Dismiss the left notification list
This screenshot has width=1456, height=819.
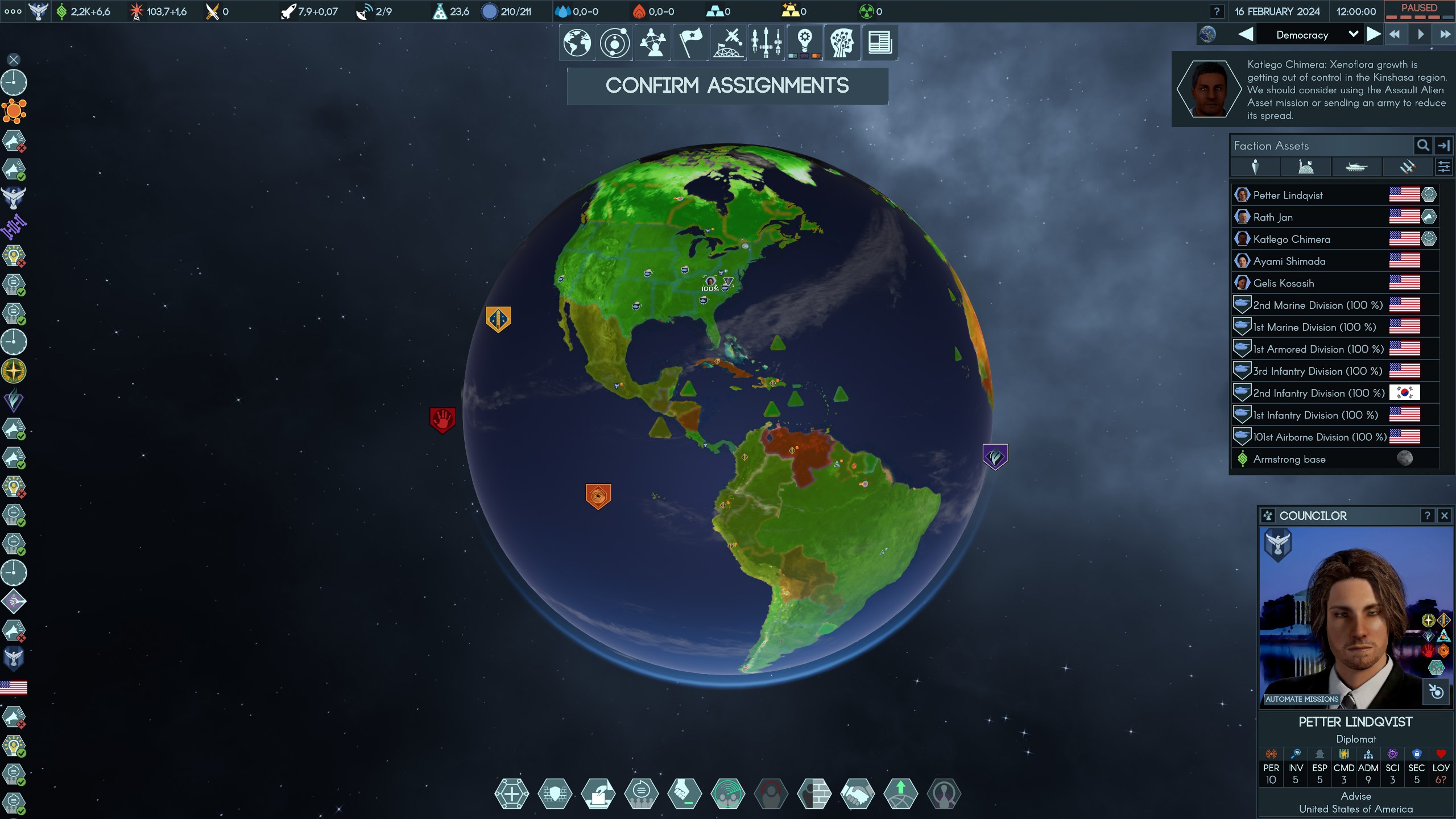(14, 60)
